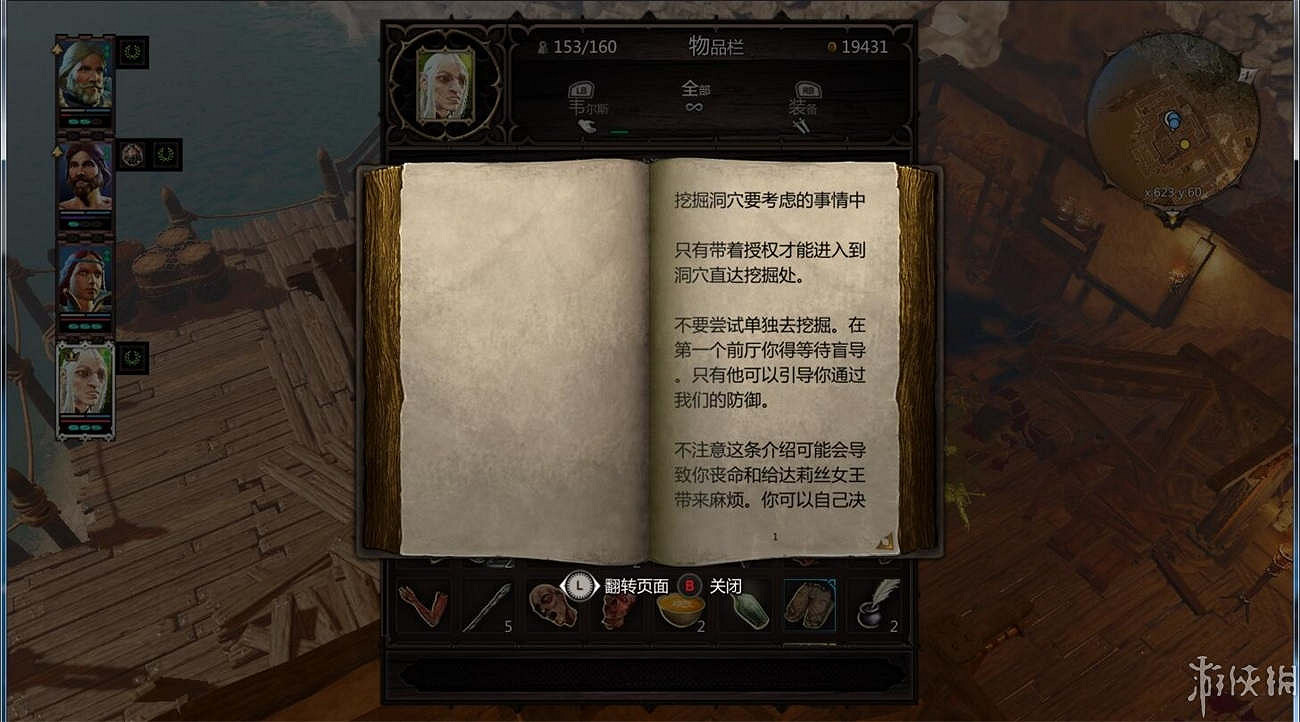Click the weight capacity icon showing 153/160
Viewport: 1300px width, 722px height.
(541, 46)
